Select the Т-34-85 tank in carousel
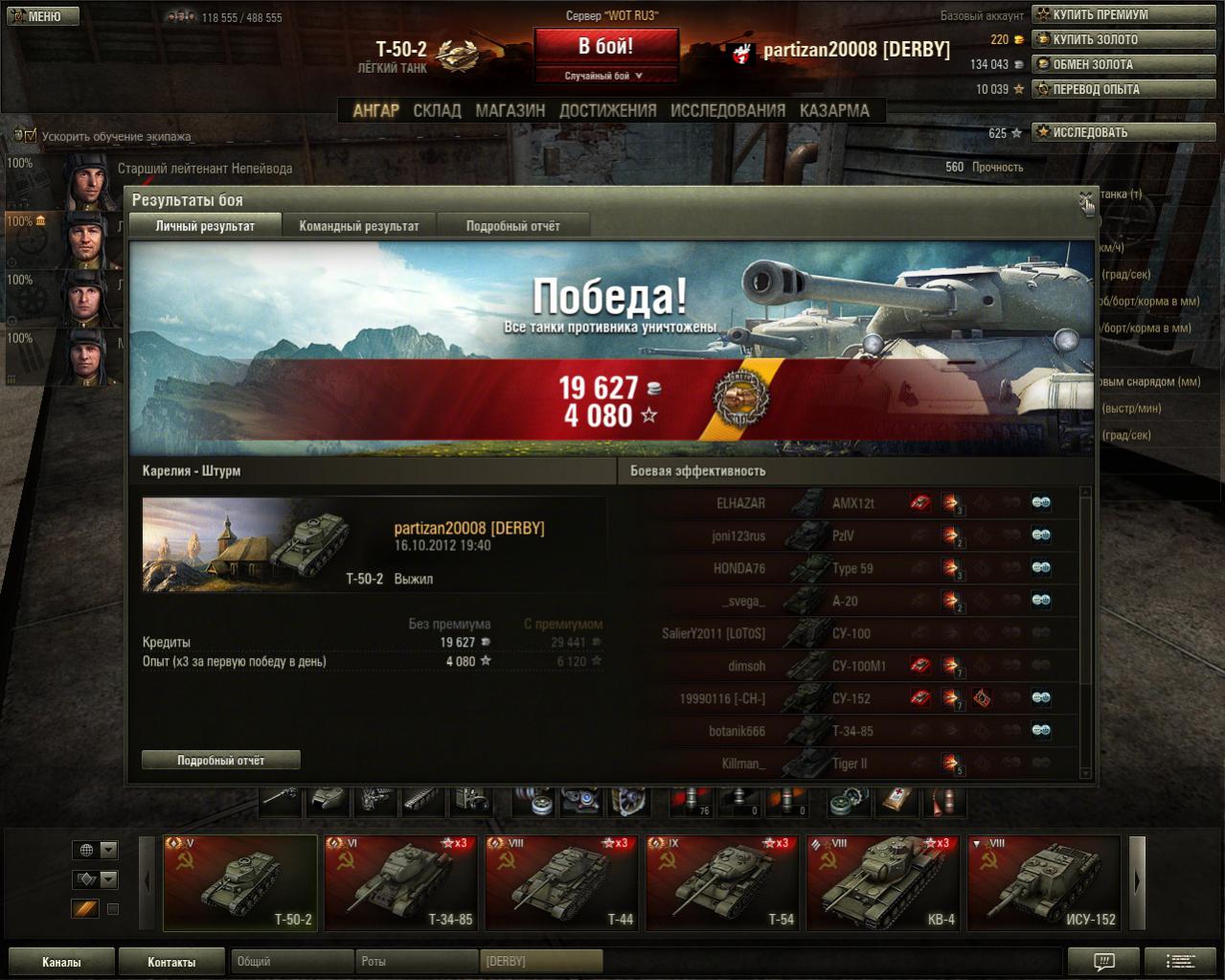 pyautogui.click(x=400, y=883)
